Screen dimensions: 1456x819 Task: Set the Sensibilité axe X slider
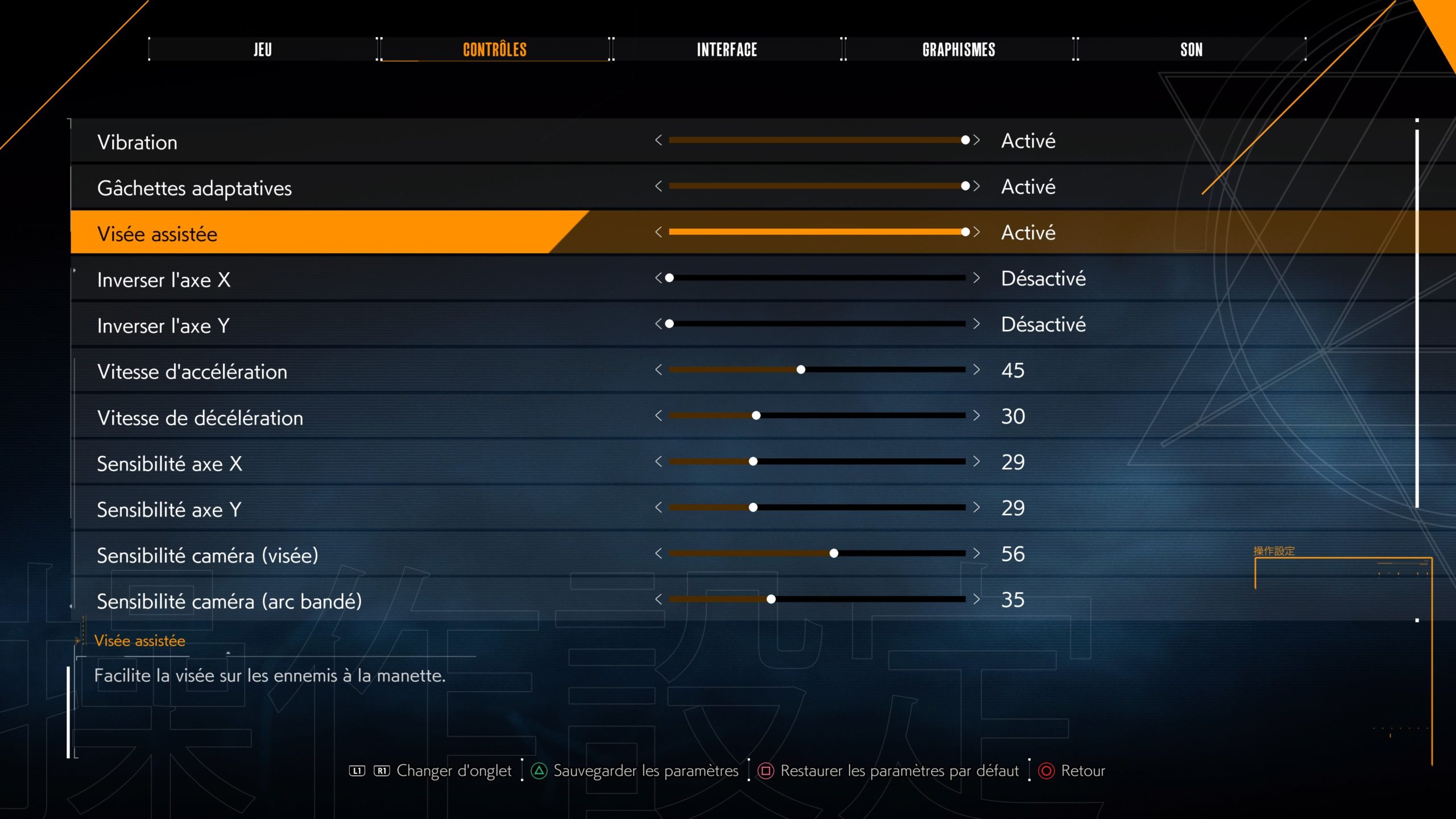point(753,461)
